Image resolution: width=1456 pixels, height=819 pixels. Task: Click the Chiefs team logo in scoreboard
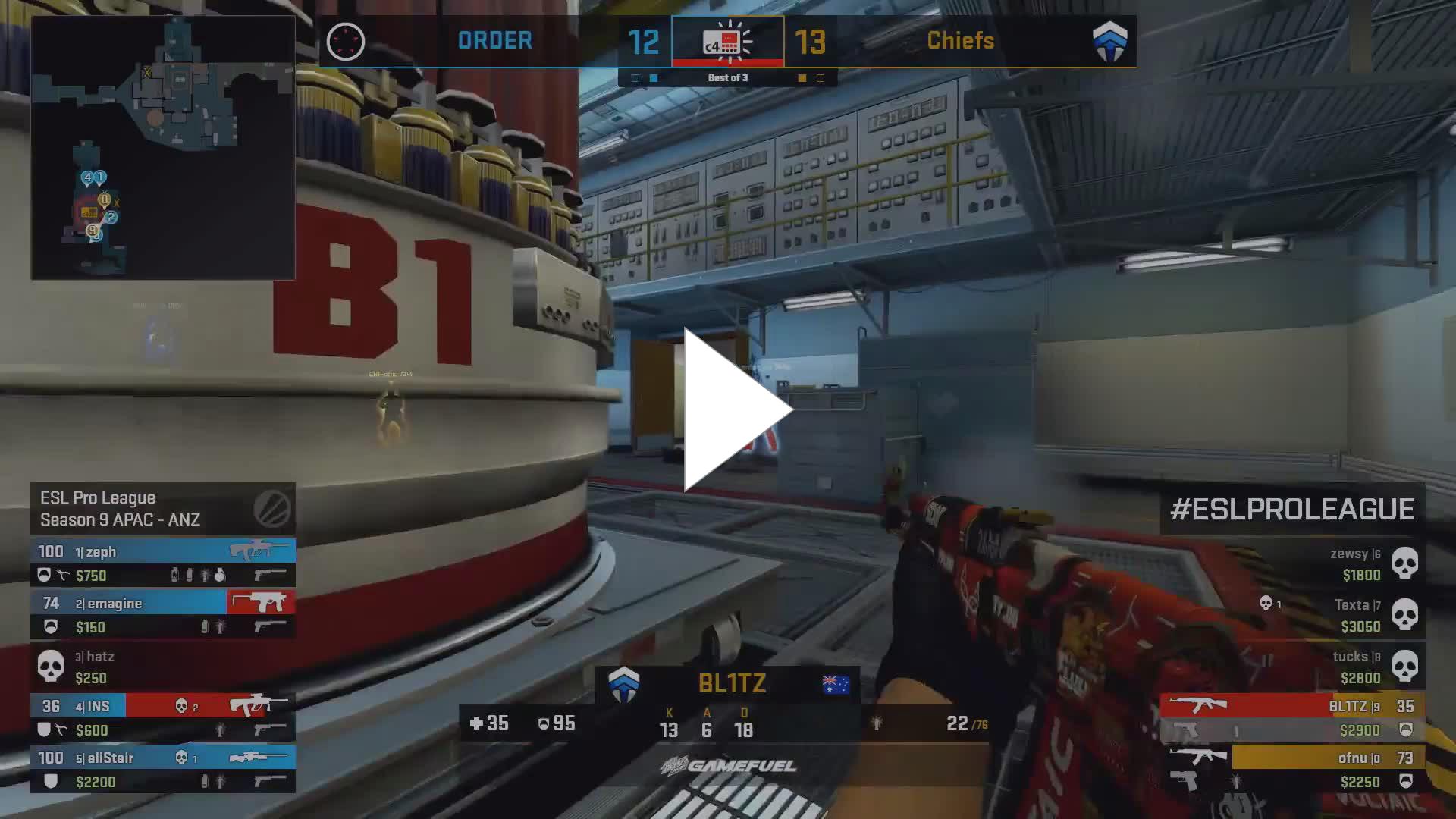(x=1109, y=41)
